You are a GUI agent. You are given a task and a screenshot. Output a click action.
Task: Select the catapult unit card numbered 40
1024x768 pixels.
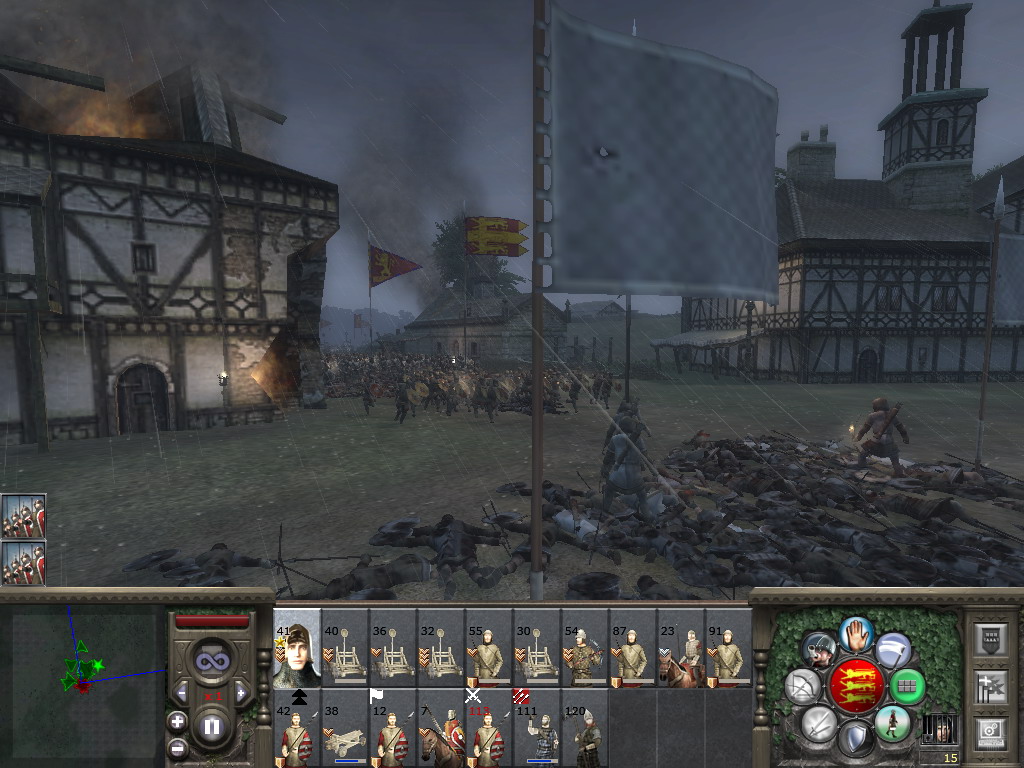tap(345, 647)
